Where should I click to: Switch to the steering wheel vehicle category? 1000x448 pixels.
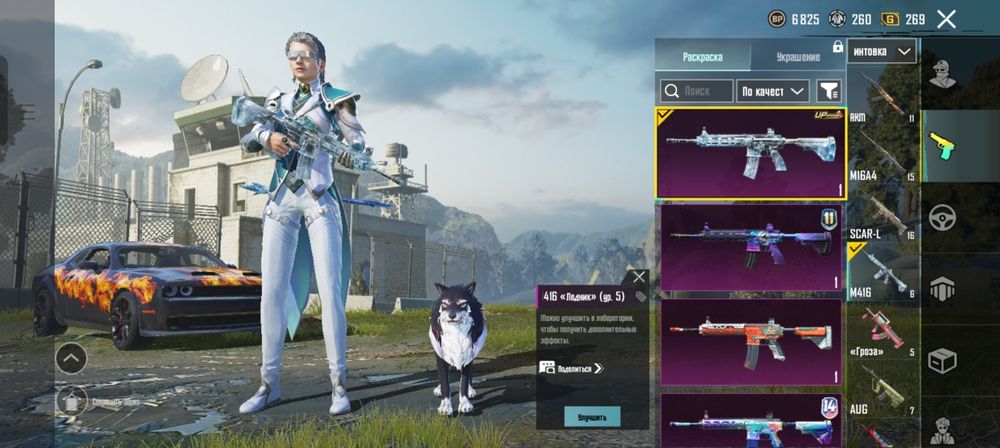[x=942, y=217]
